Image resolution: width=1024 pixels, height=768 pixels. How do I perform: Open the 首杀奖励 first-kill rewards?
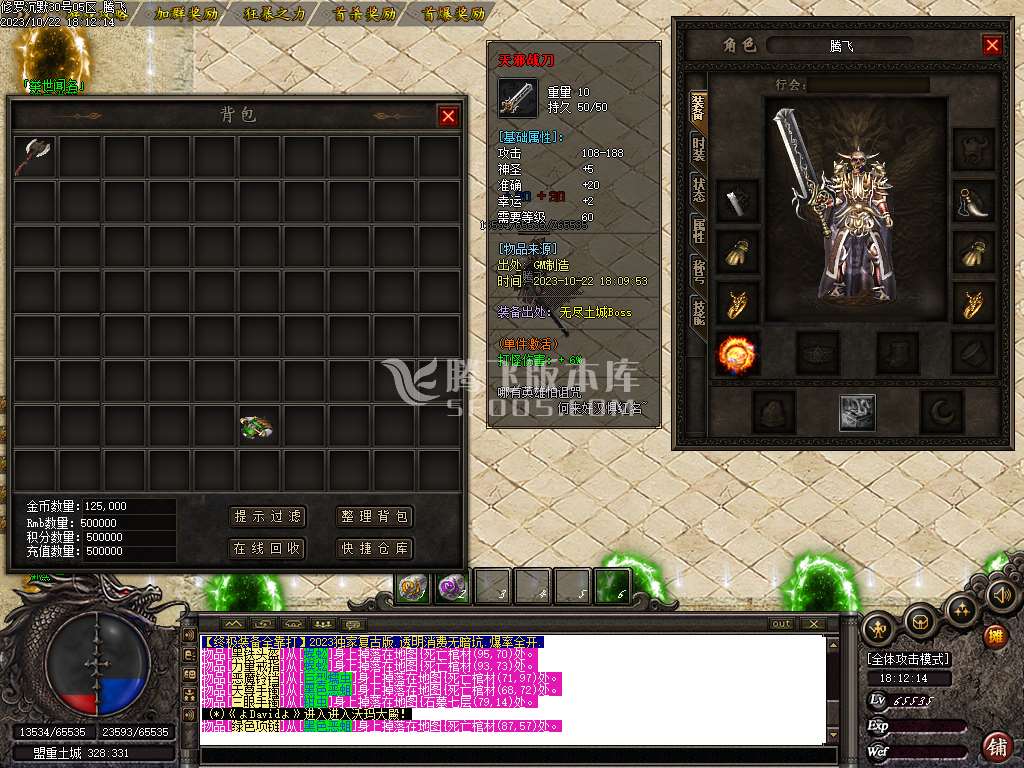pyautogui.click(x=364, y=14)
